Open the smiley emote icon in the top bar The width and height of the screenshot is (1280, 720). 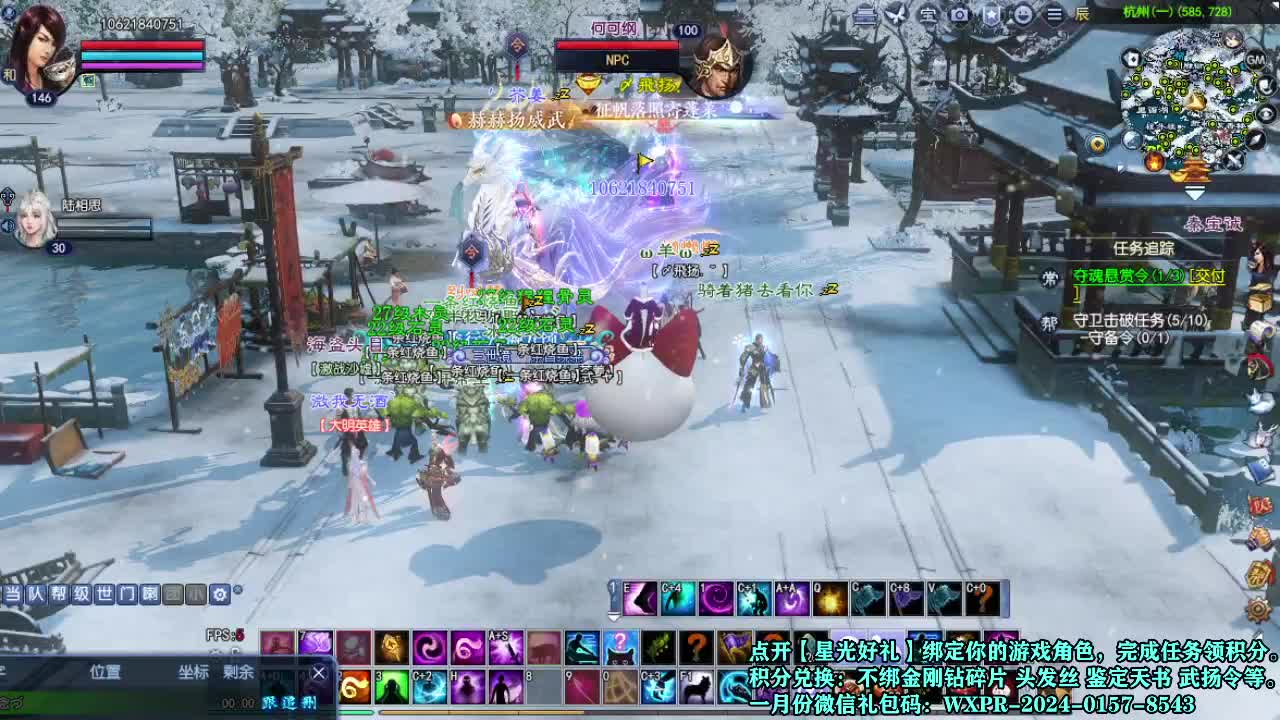pyautogui.click(x=1021, y=15)
